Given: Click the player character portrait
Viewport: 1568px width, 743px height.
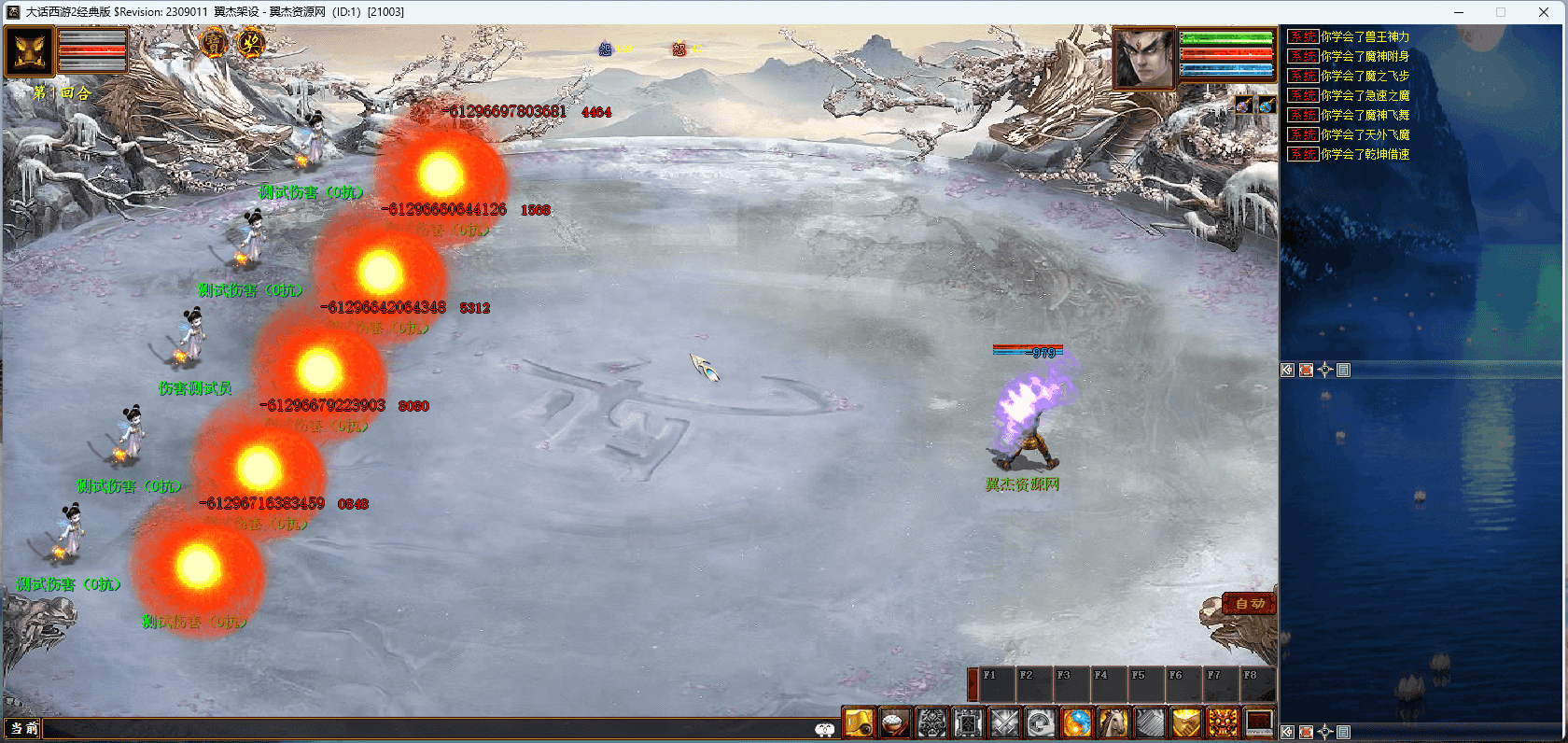Looking at the screenshot, I should point(1143,58).
